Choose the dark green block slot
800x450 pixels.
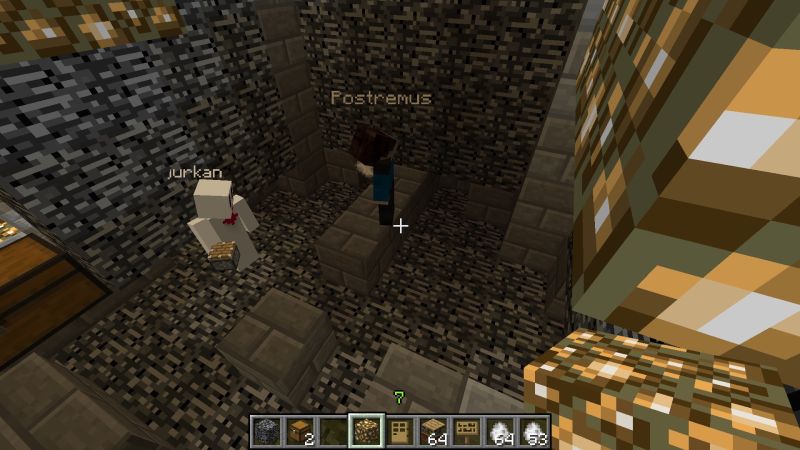333,431
